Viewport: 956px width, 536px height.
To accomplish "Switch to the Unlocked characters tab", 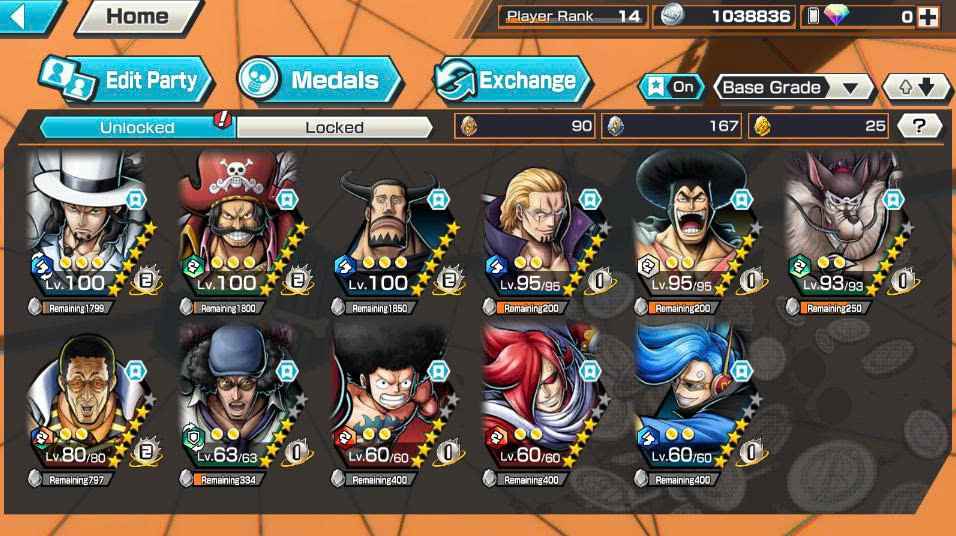I will point(137,127).
